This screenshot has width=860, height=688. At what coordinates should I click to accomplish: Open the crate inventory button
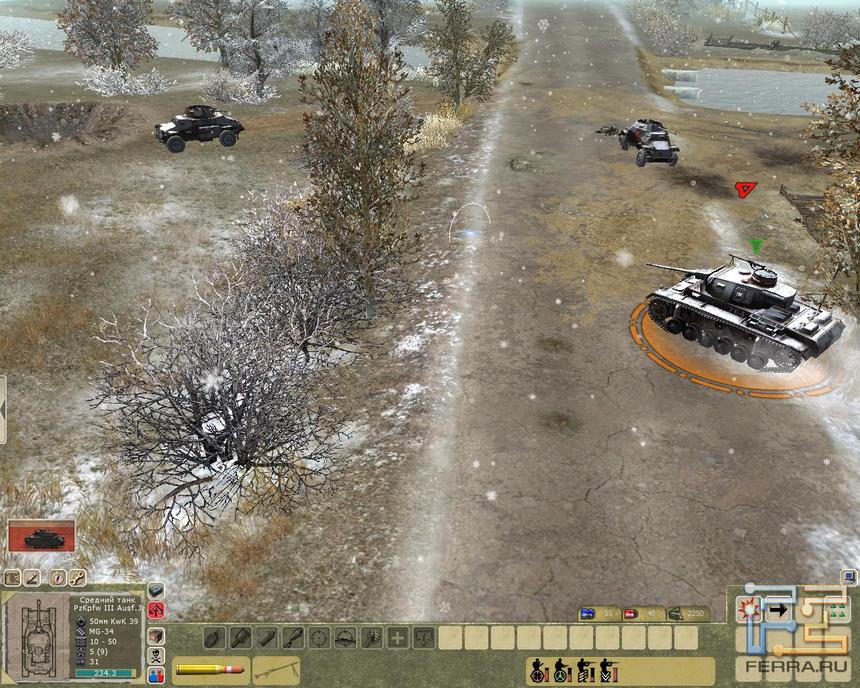pyautogui.click(x=157, y=634)
